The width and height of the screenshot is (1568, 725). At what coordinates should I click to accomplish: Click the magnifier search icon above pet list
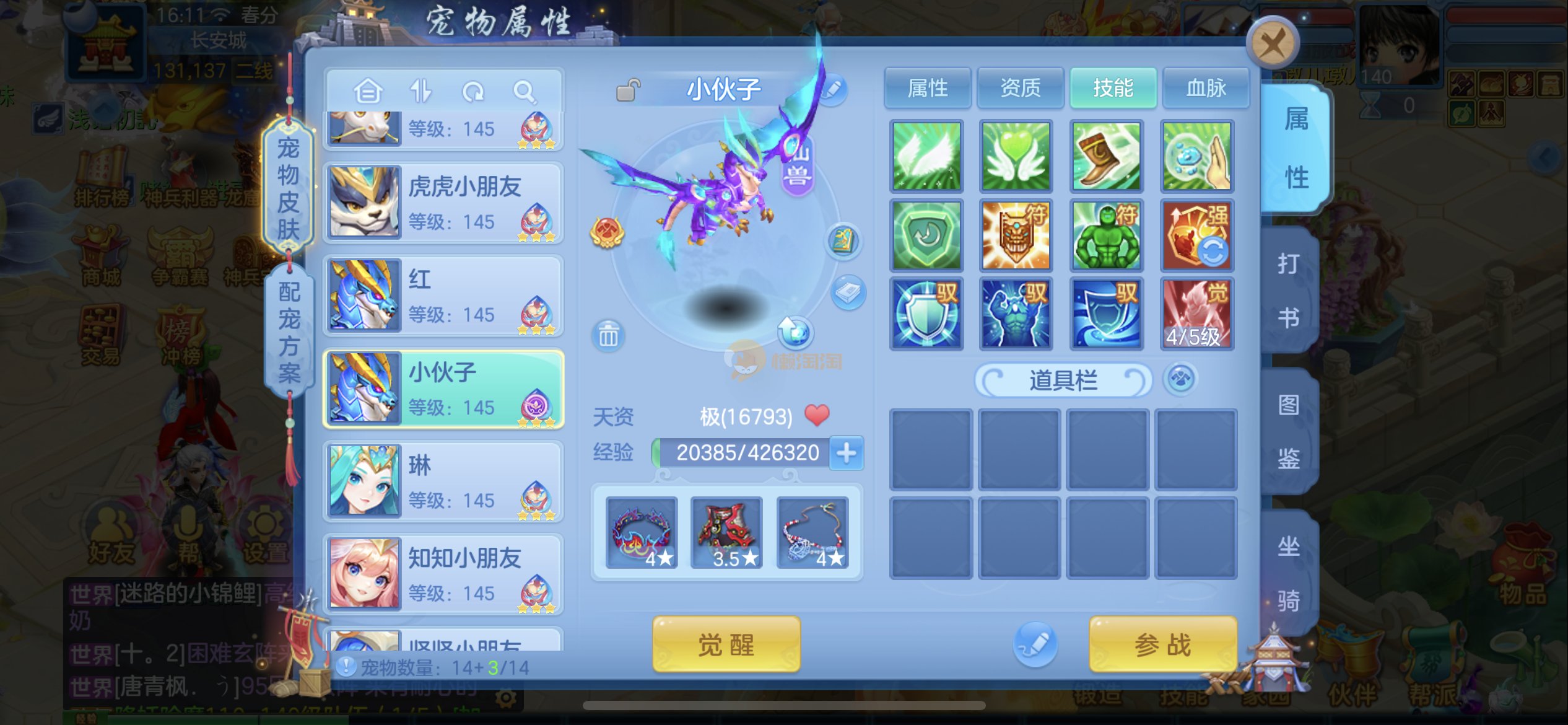pyautogui.click(x=524, y=92)
